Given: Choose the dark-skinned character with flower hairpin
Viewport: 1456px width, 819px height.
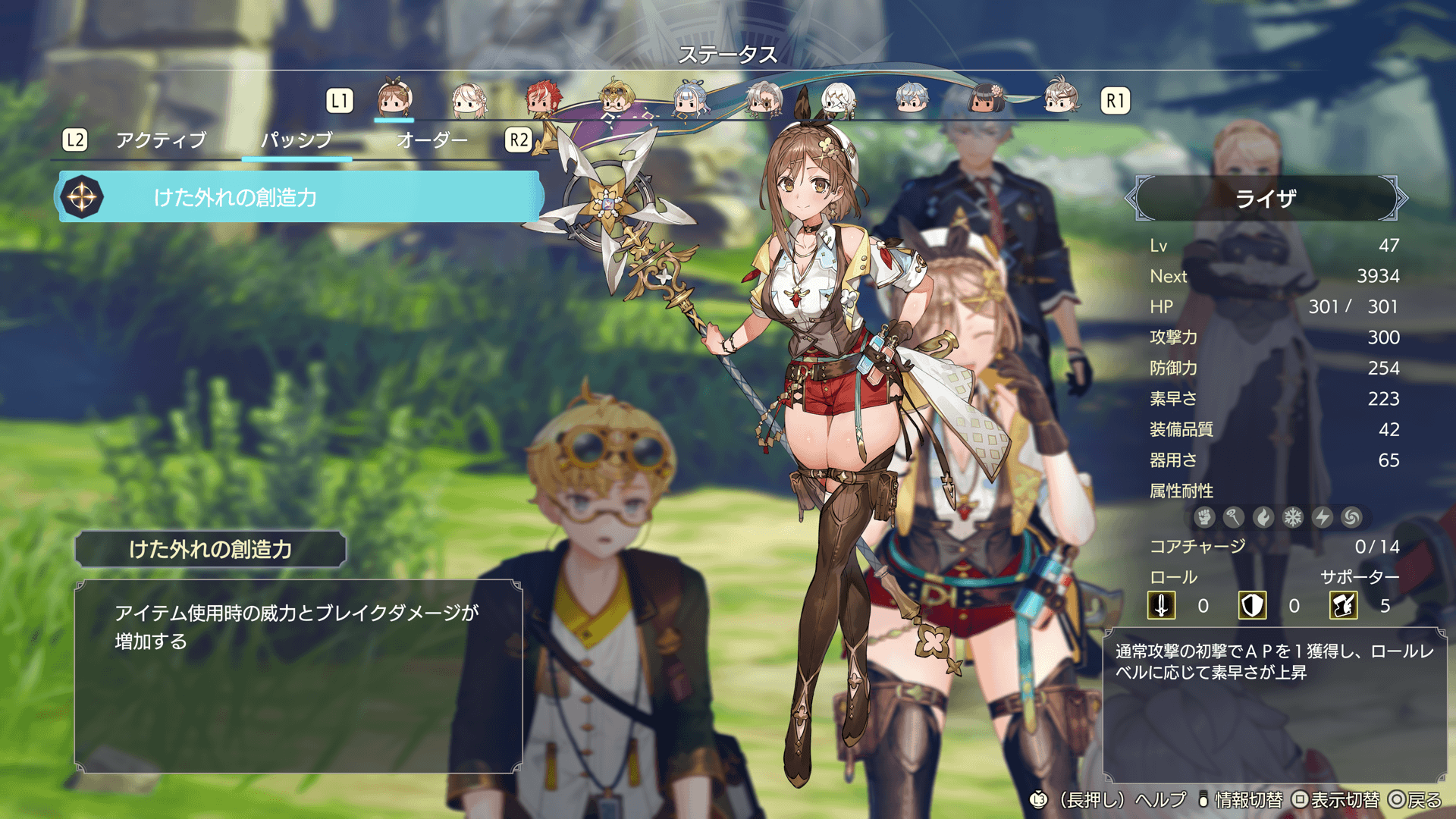Looking at the screenshot, I should 986,99.
